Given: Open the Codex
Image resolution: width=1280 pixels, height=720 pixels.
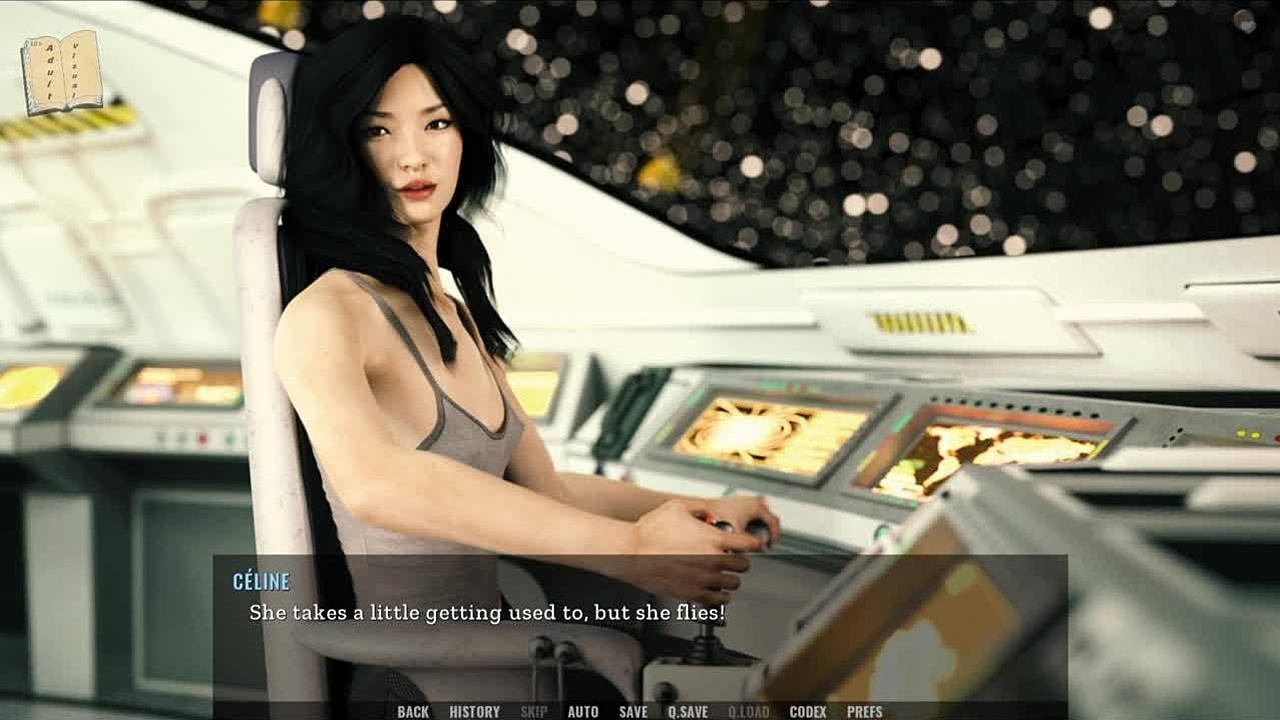Looking at the screenshot, I should click(808, 712).
